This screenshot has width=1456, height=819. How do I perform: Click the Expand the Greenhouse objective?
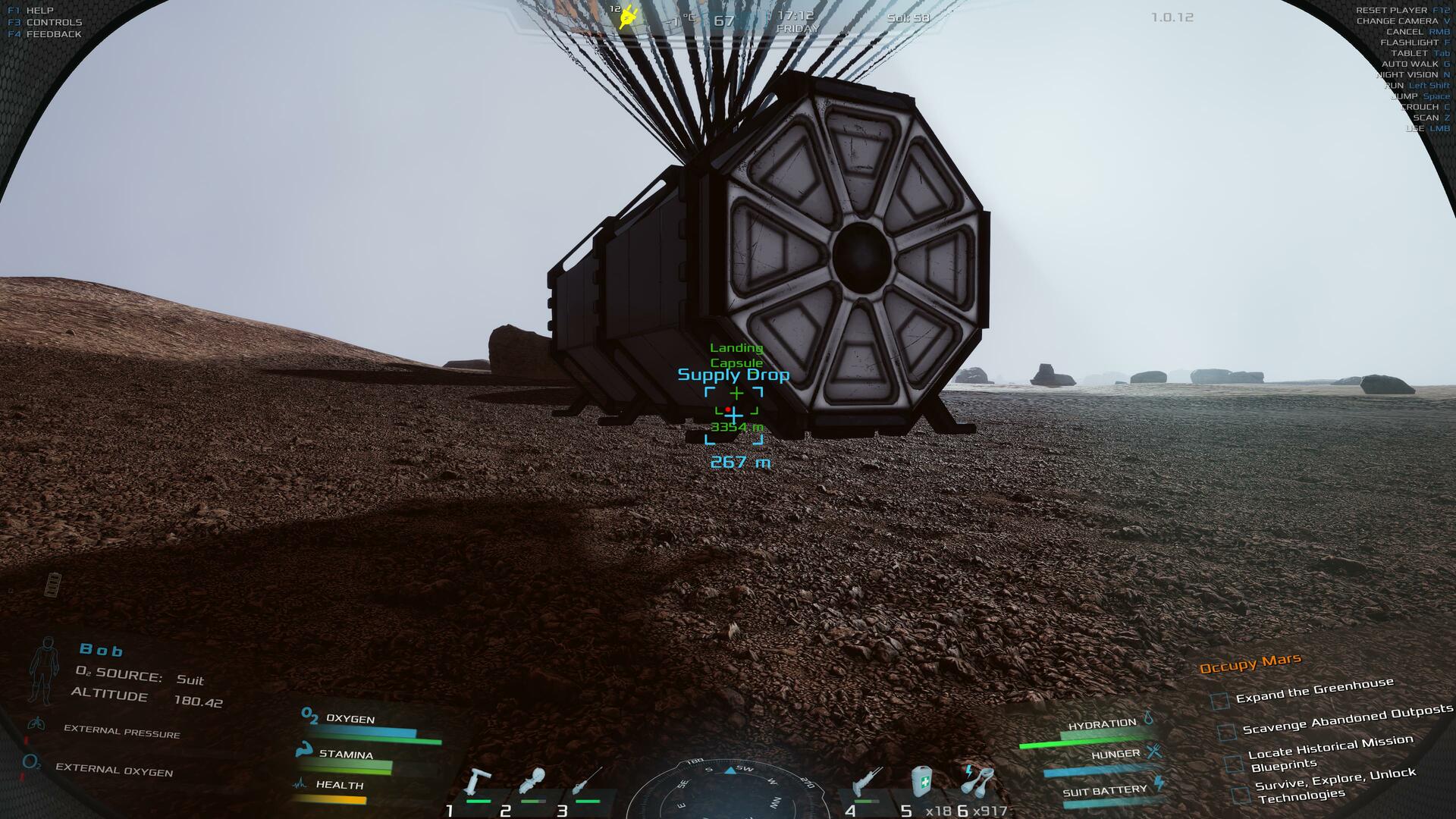(x=1314, y=691)
